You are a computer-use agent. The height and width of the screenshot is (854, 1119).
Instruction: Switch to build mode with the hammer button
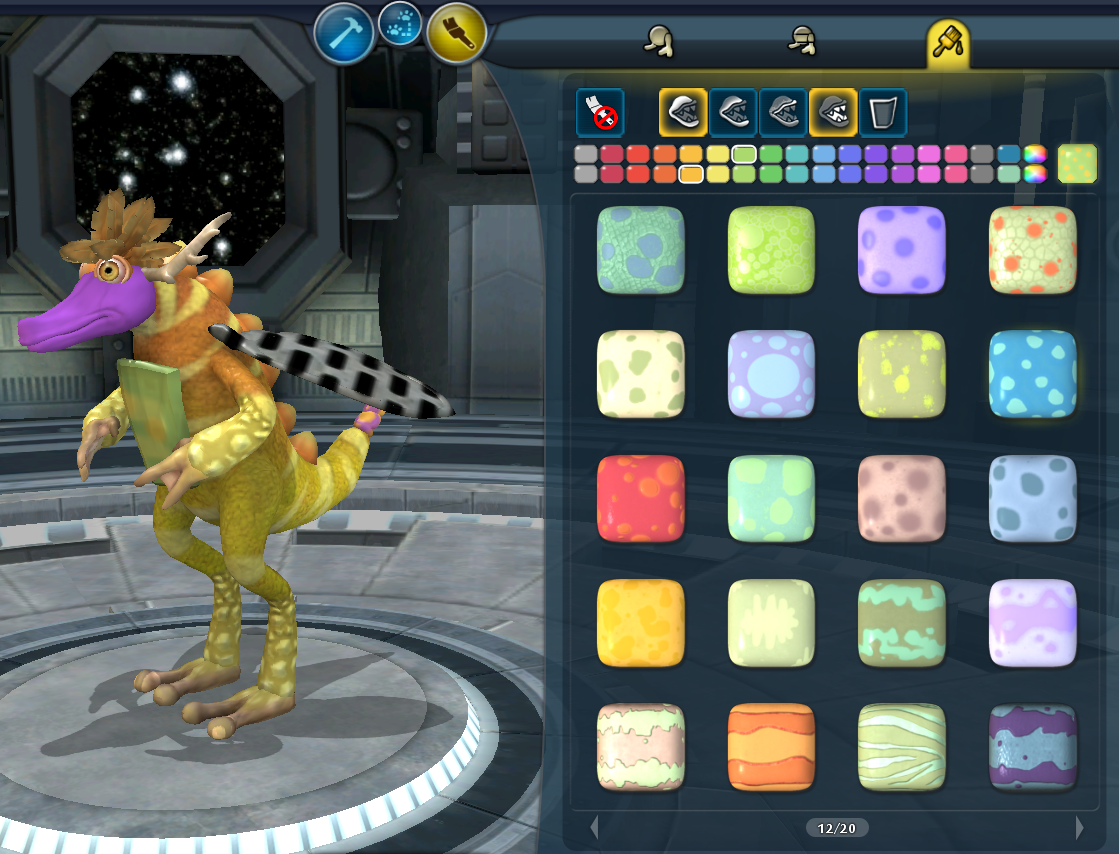point(344,33)
